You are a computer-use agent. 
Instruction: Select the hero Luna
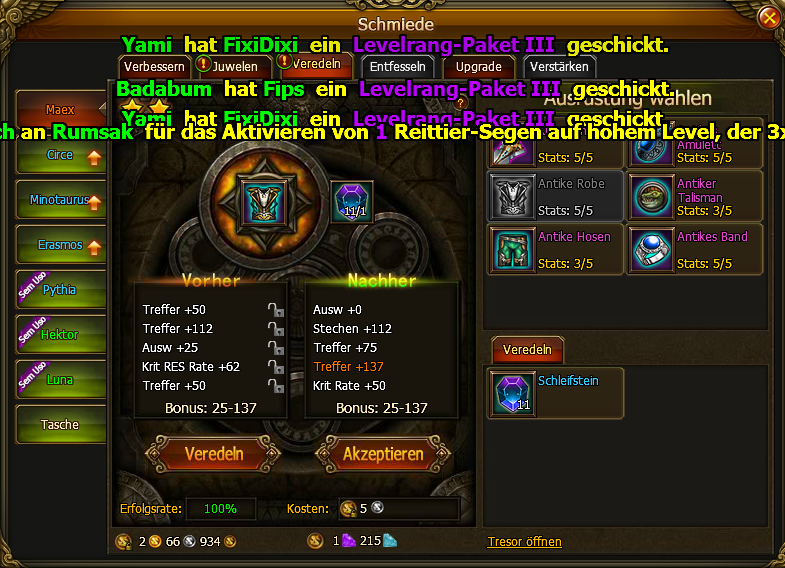tap(60, 380)
